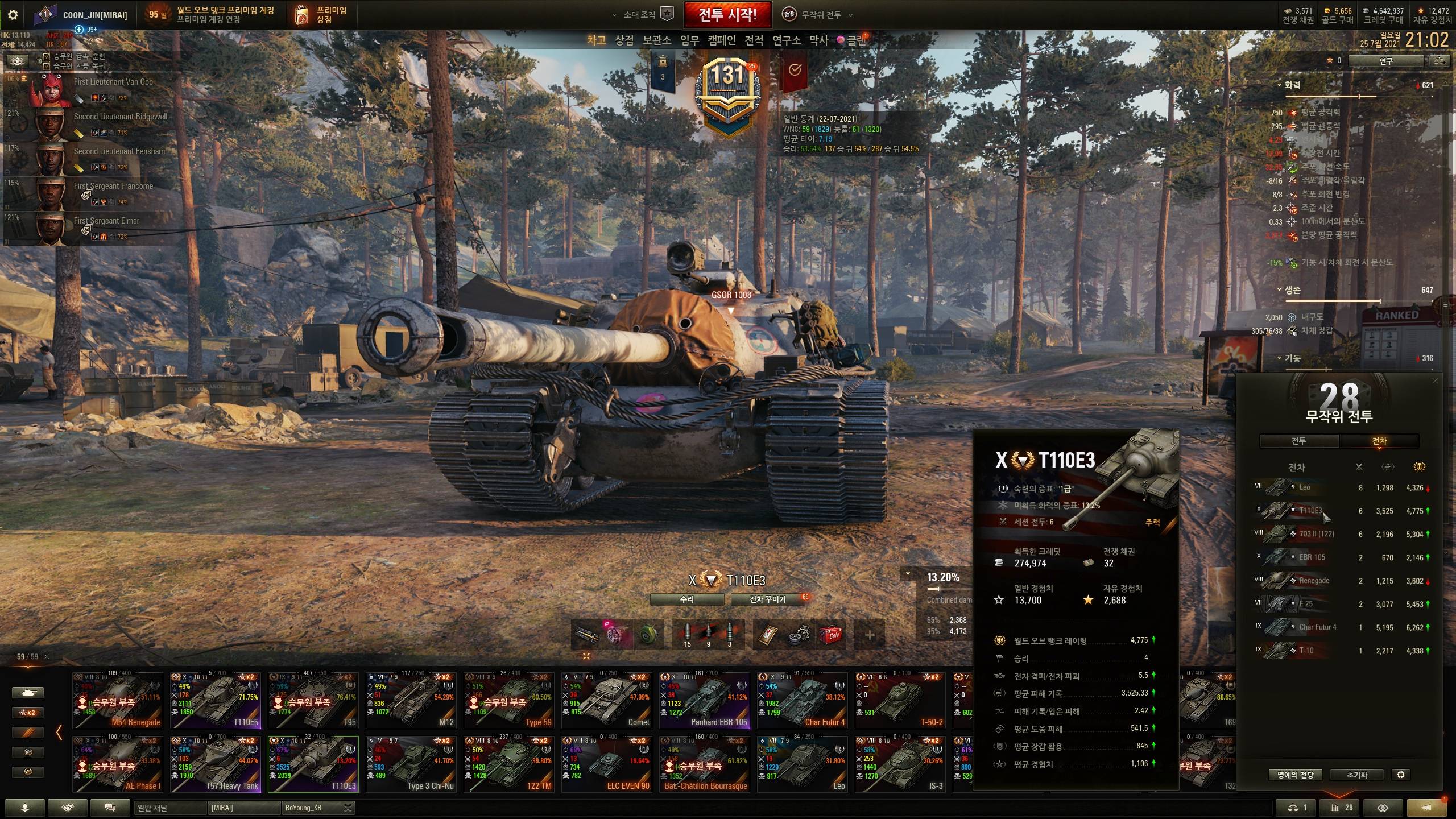Image resolution: width=1456 pixels, height=819 pixels.
Task: Select the Panhard EBR 105 tank card
Action: [704, 701]
